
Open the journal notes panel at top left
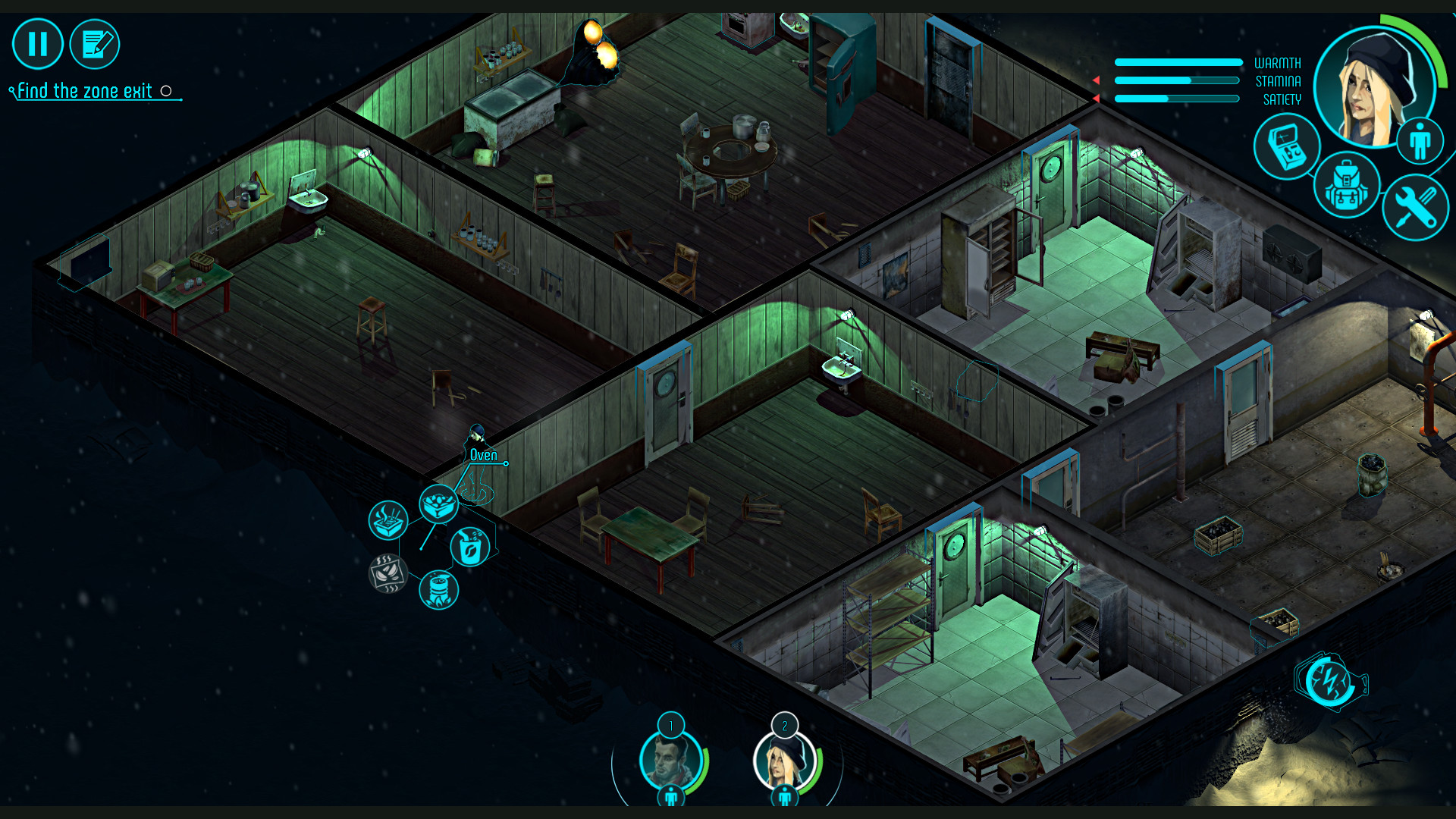[94, 44]
